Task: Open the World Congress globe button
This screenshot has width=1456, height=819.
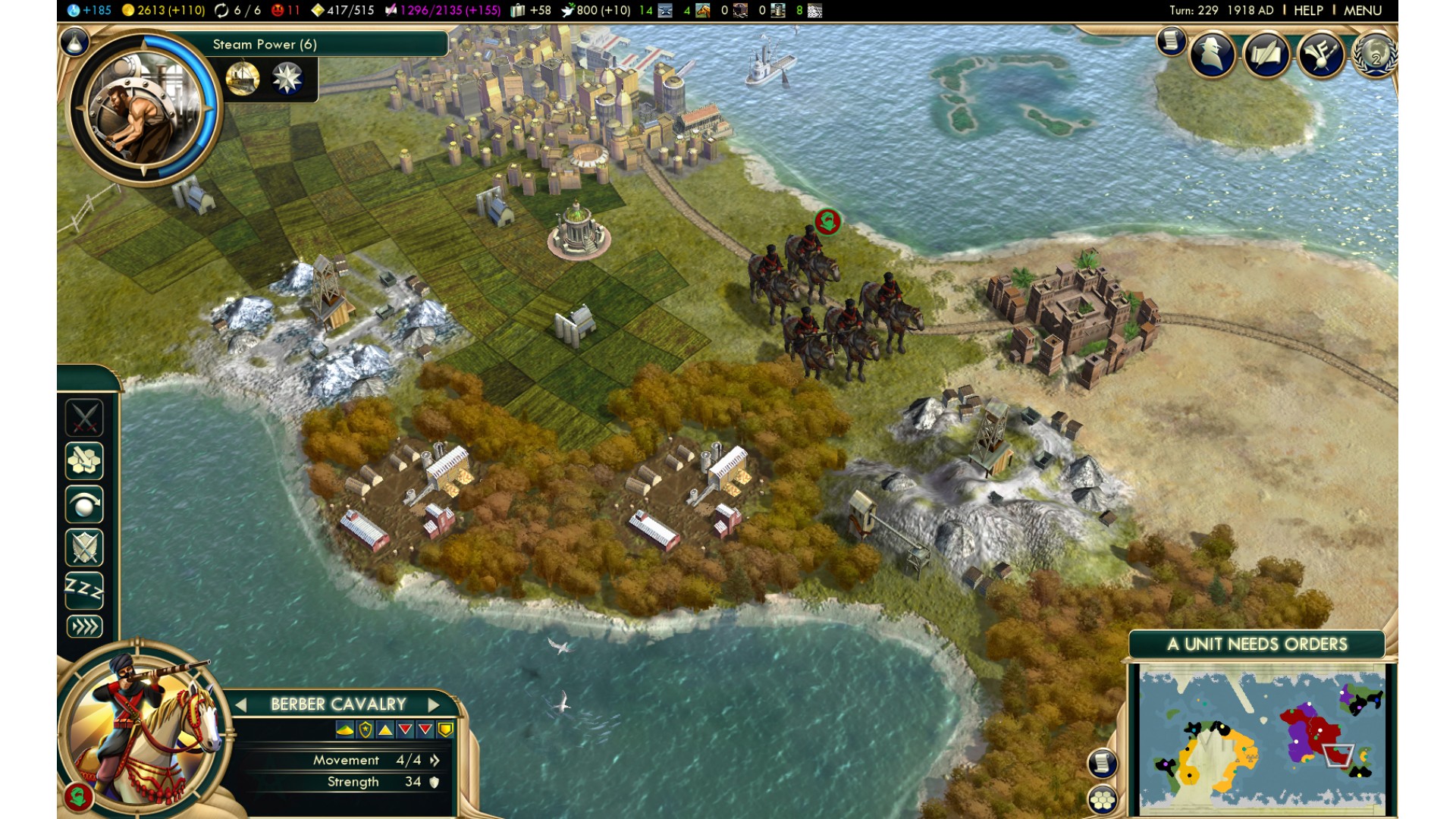Action: pyautogui.click(x=1374, y=54)
